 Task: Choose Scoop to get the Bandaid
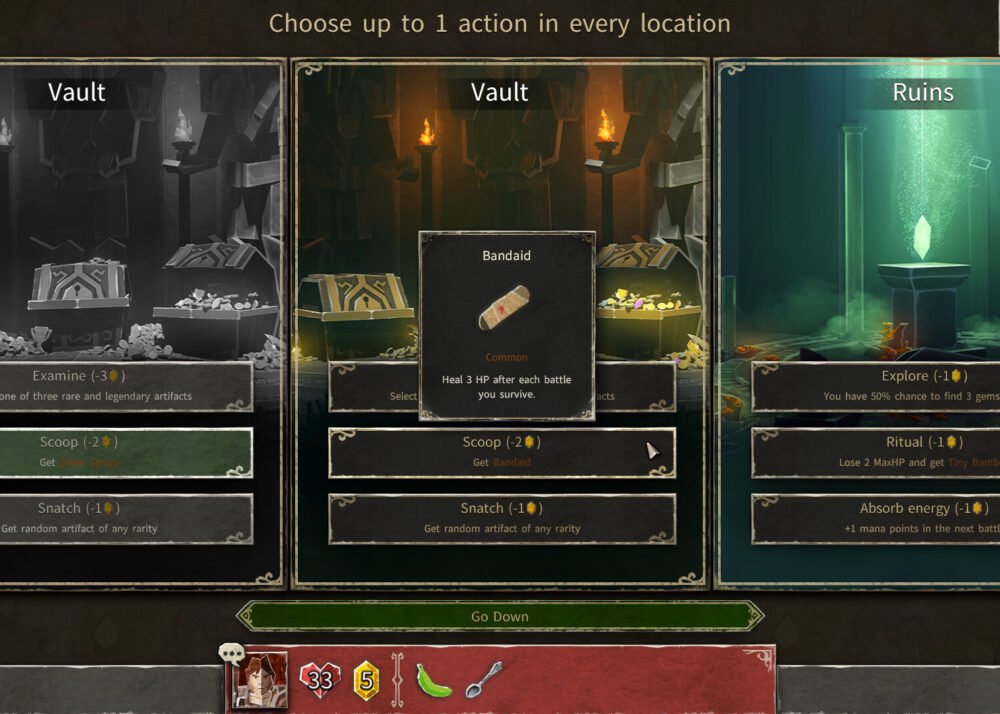[501, 452]
